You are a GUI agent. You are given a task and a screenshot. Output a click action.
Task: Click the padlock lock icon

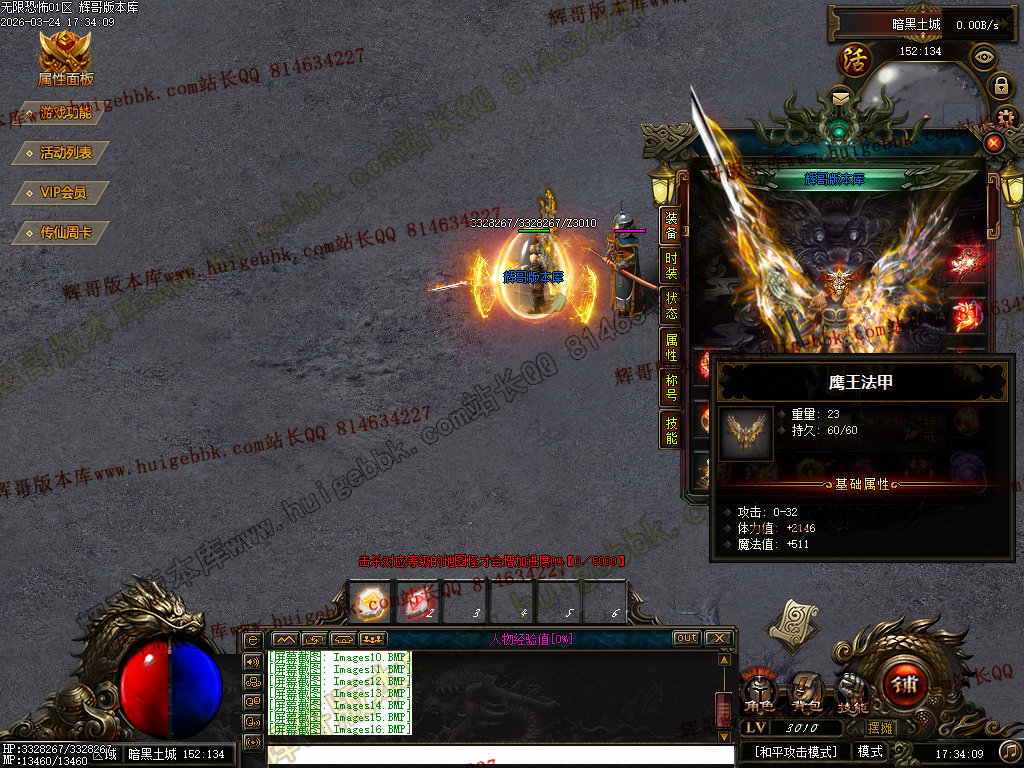click(1000, 87)
